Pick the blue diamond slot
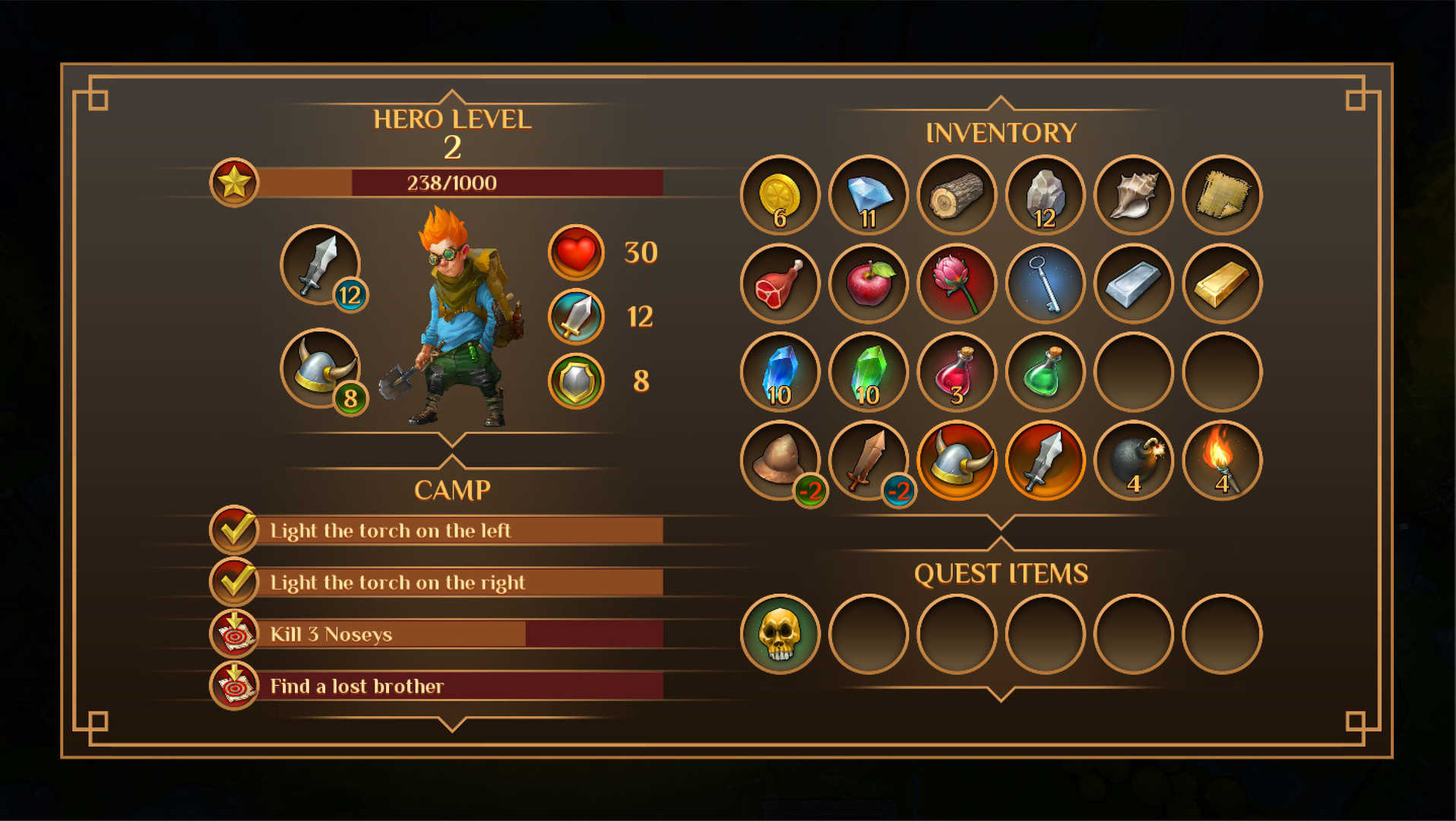Viewport: 1456px width, 821px height. click(x=868, y=195)
